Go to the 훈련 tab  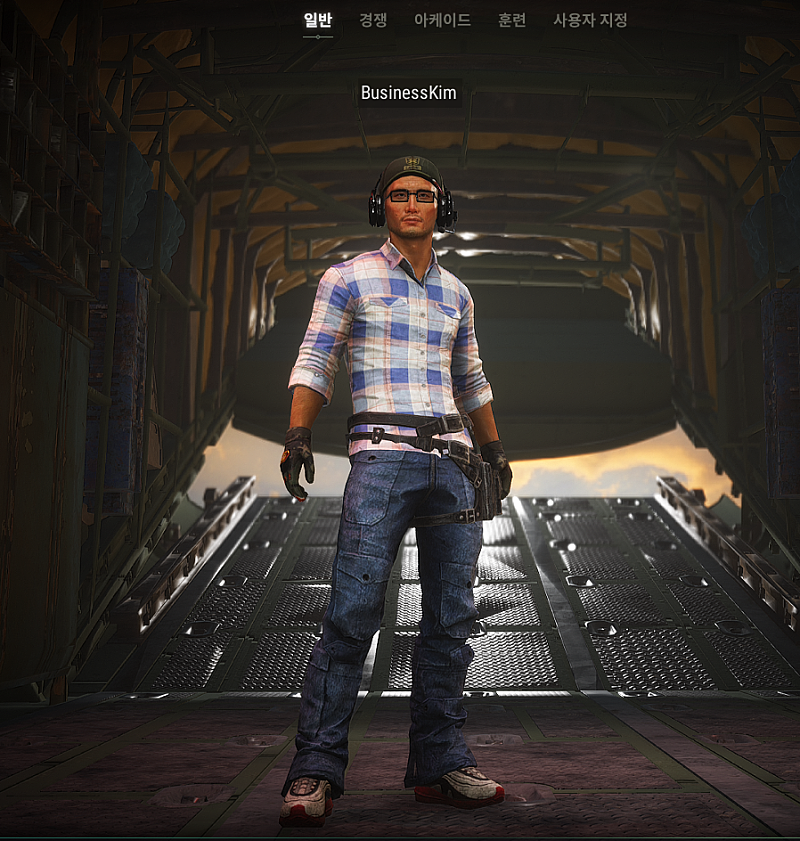(x=512, y=20)
